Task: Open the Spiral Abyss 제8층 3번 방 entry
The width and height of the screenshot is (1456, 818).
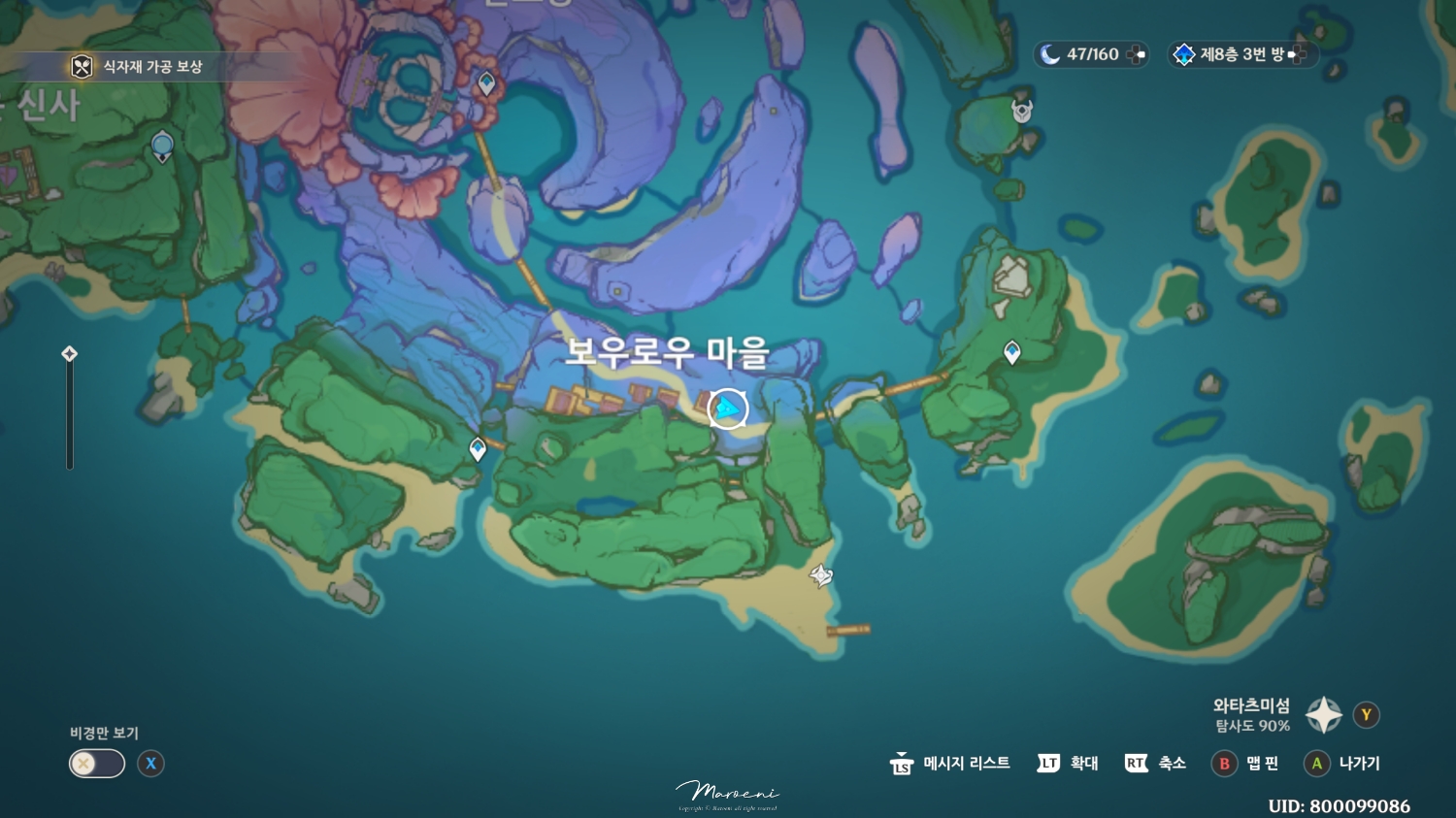Action: [1243, 54]
